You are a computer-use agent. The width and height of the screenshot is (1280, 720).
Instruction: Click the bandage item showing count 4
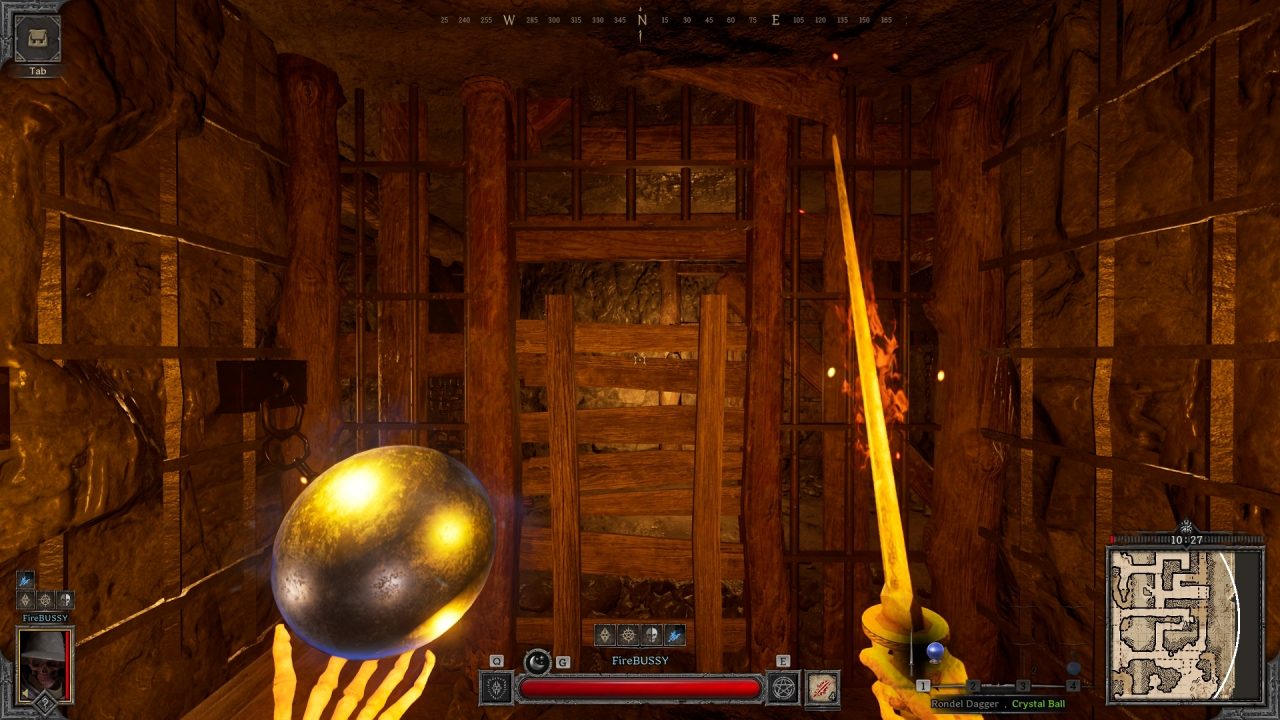pyautogui.click(x=821, y=687)
